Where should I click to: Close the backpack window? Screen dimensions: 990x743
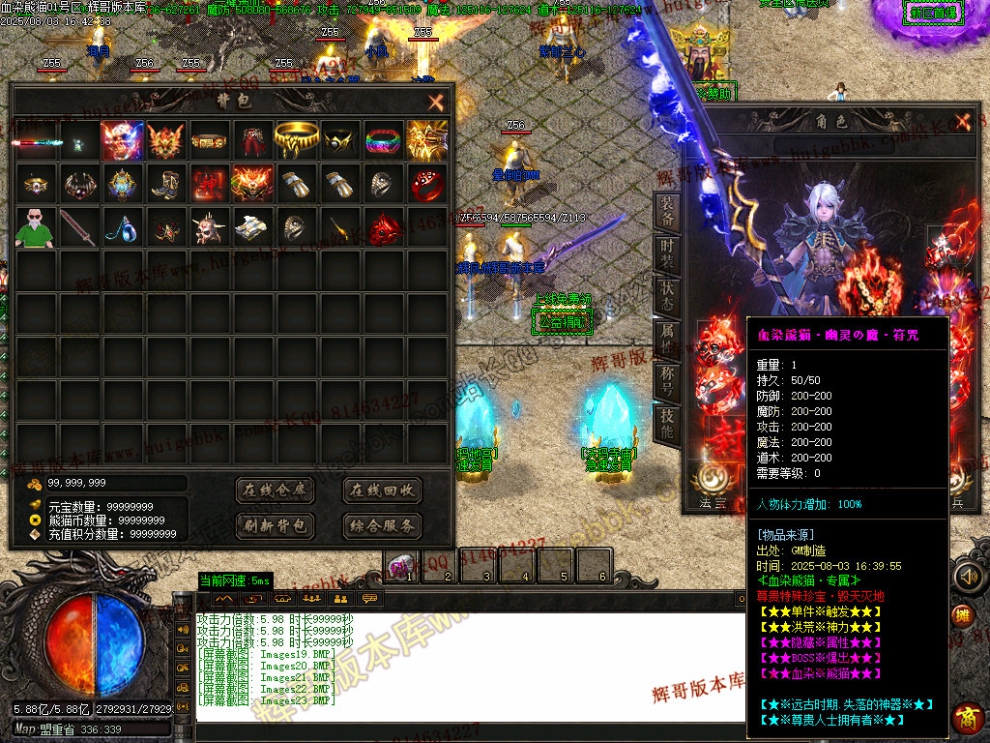click(436, 102)
